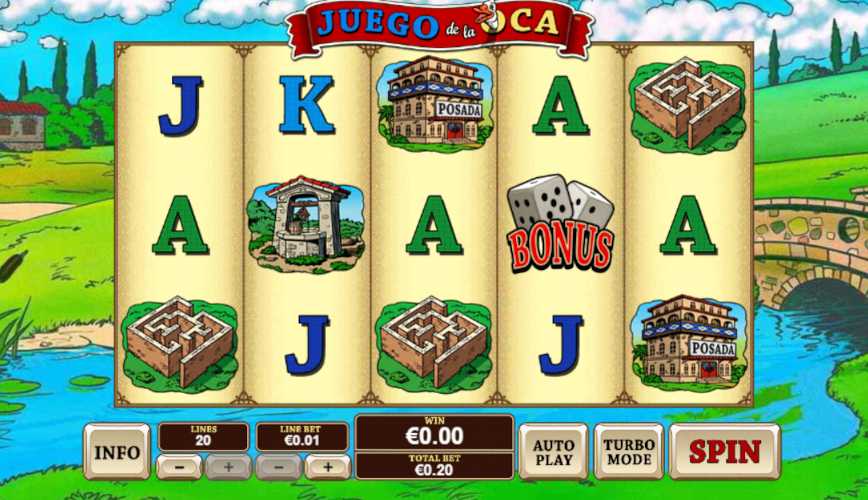The height and width of the screenshot is (500, 868).
Task: Start Auto Play
Action: [553, 452]
